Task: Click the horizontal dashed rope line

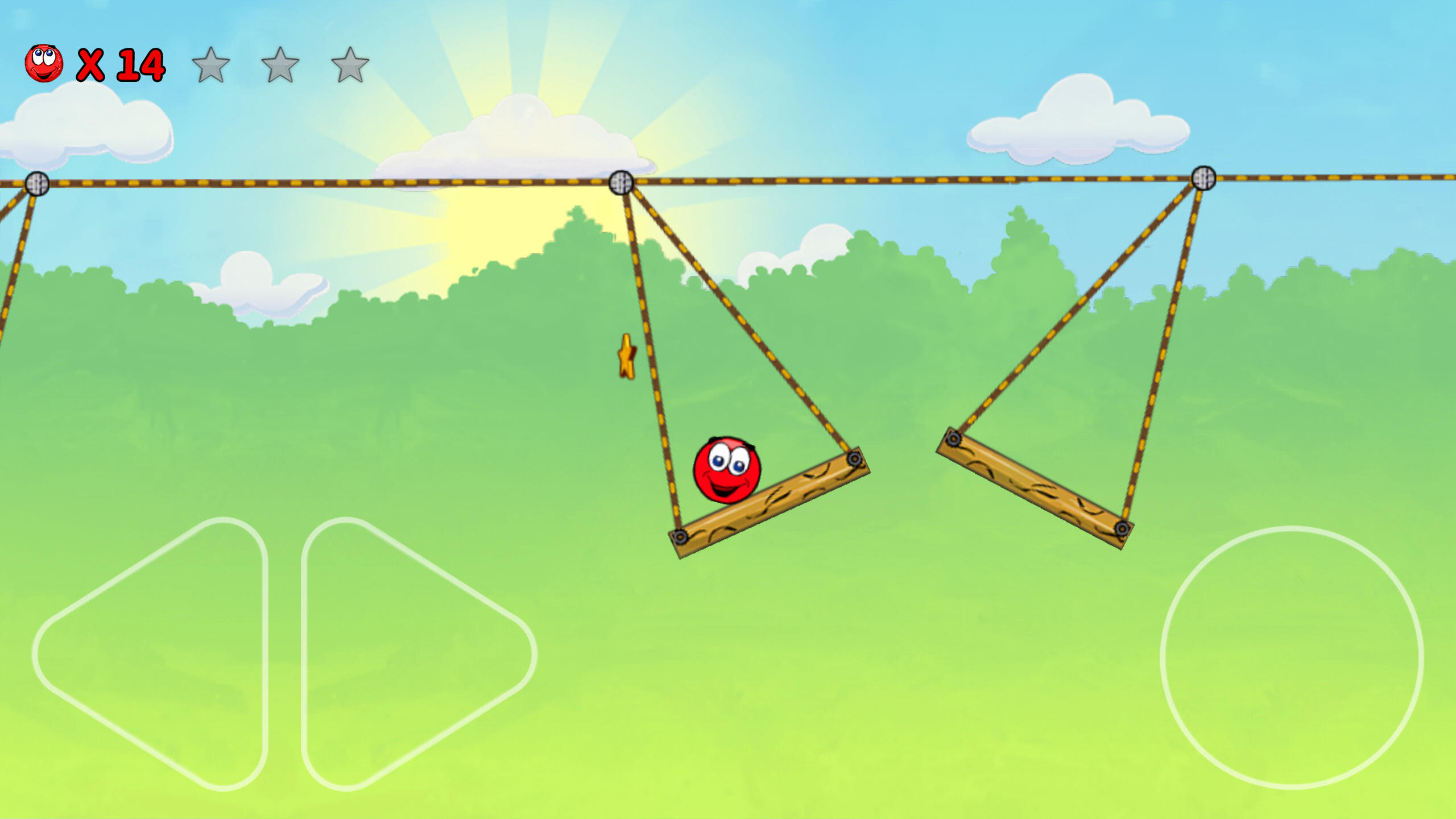Action: point(853,181)
